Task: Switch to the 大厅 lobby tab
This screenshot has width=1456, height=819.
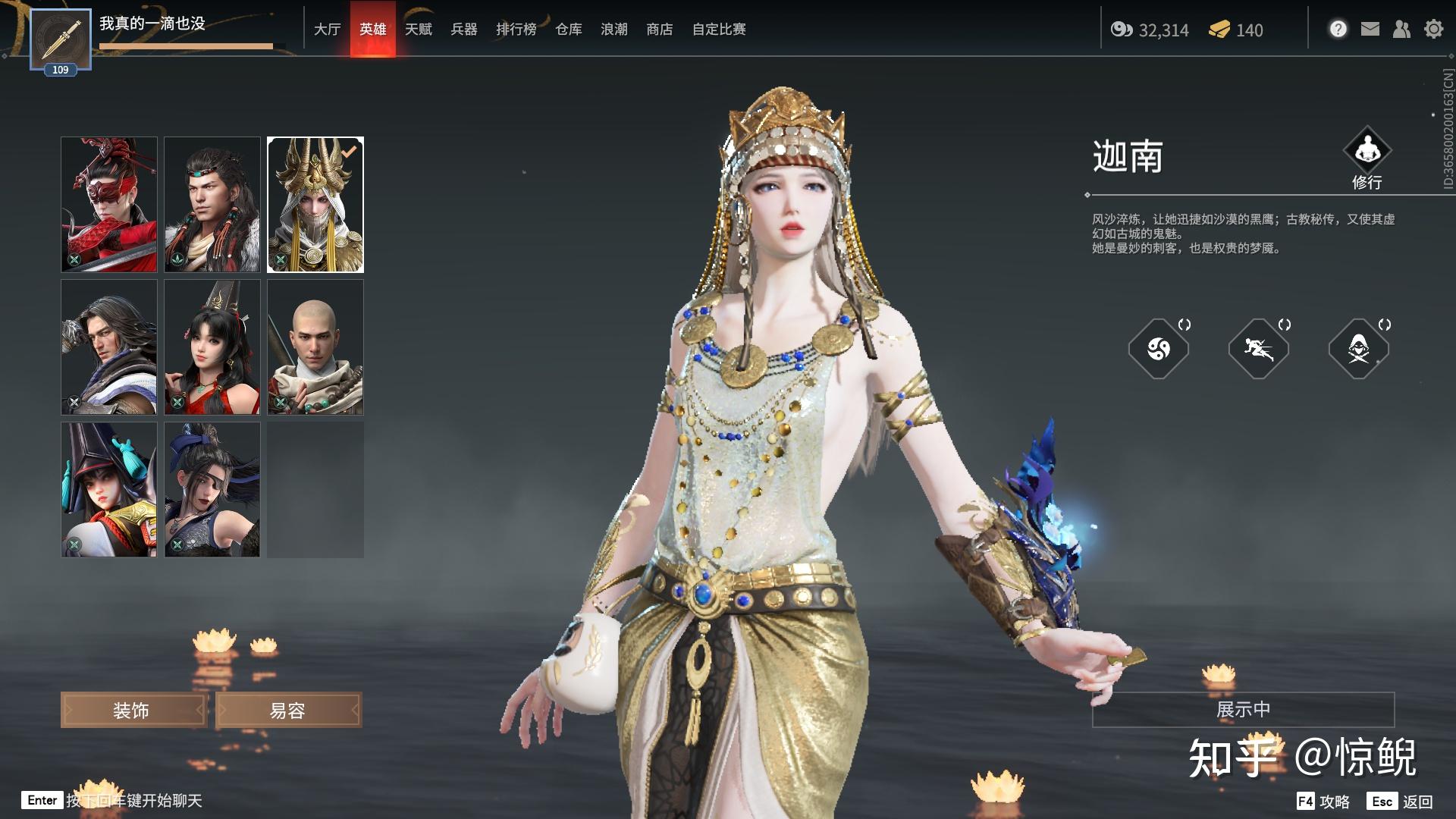Action: point(327,30)
